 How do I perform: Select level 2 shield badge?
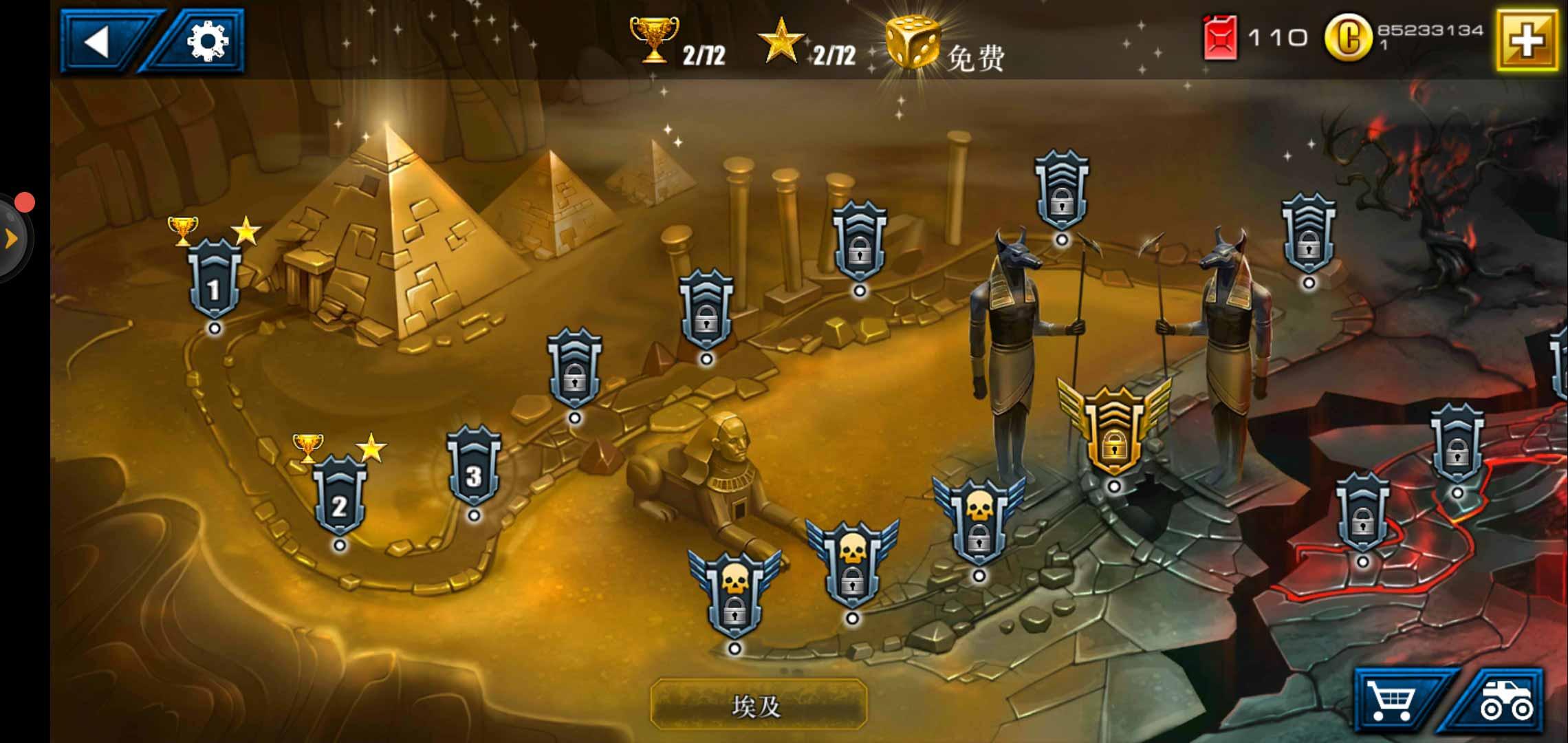(x=340, y=495)
